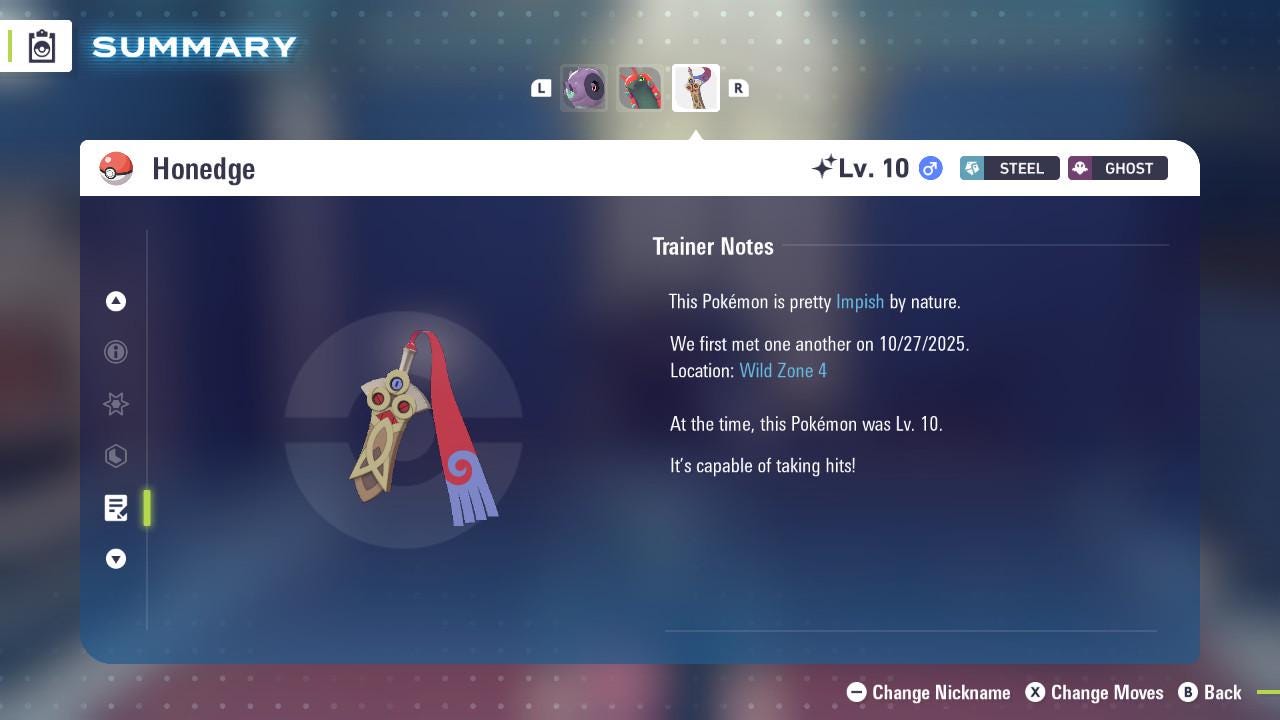This screenshot has width=1280, height=720.
Task: Click the down arrow below the sidebar icons
Action: 116,559
